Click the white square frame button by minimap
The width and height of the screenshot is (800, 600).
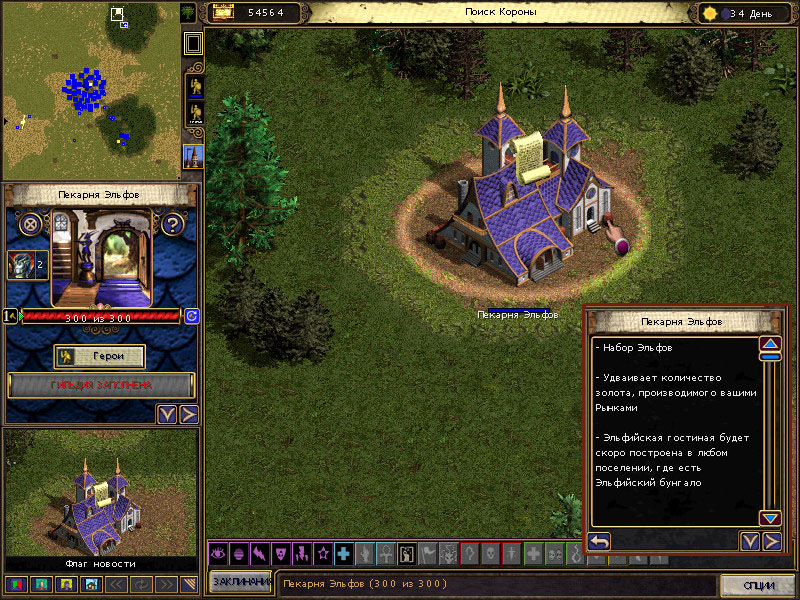click(x=194, y=43)
